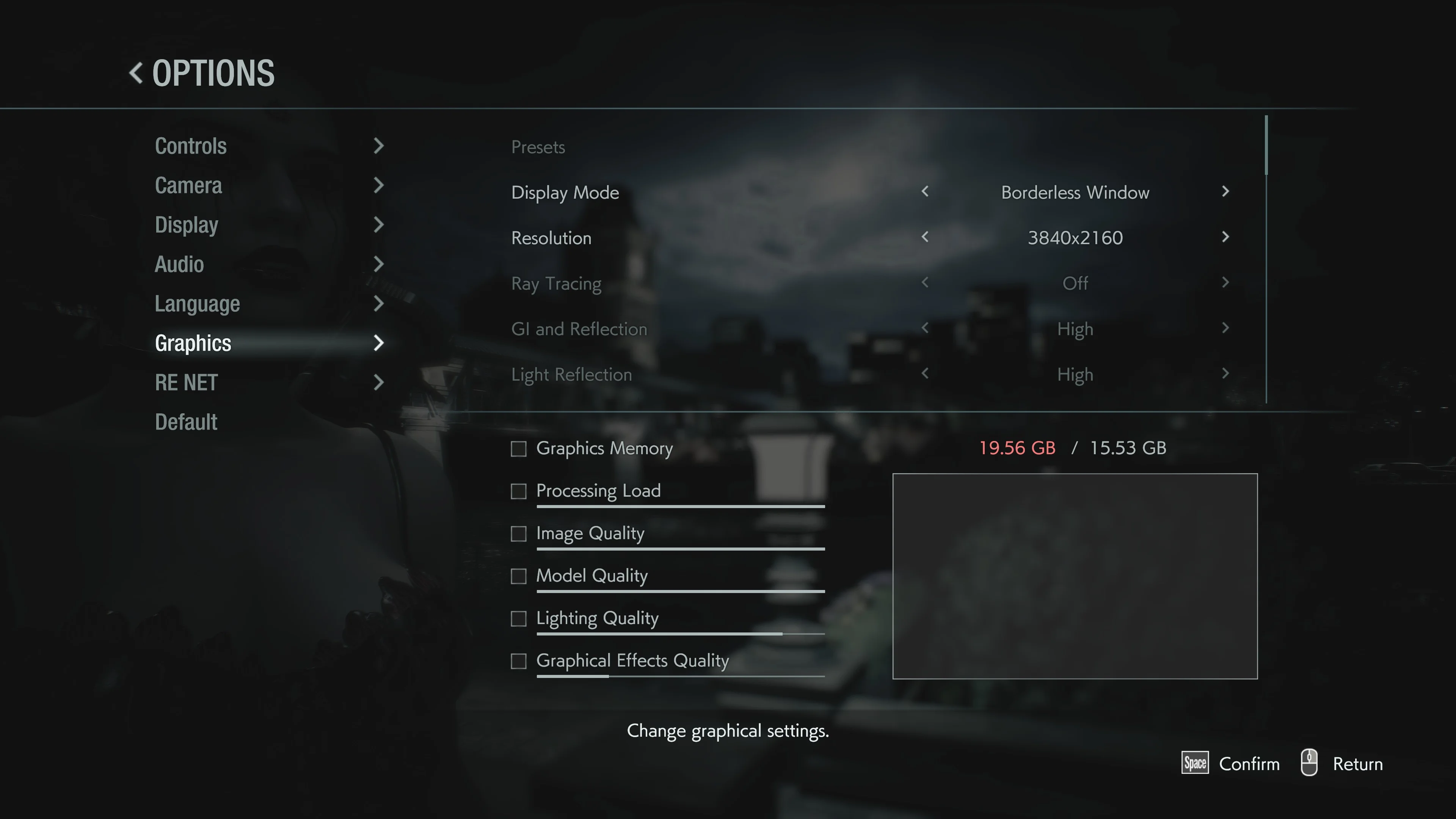Choose the Default option in the sidebar
This screenshot has width=1456, height=819.
186,422
